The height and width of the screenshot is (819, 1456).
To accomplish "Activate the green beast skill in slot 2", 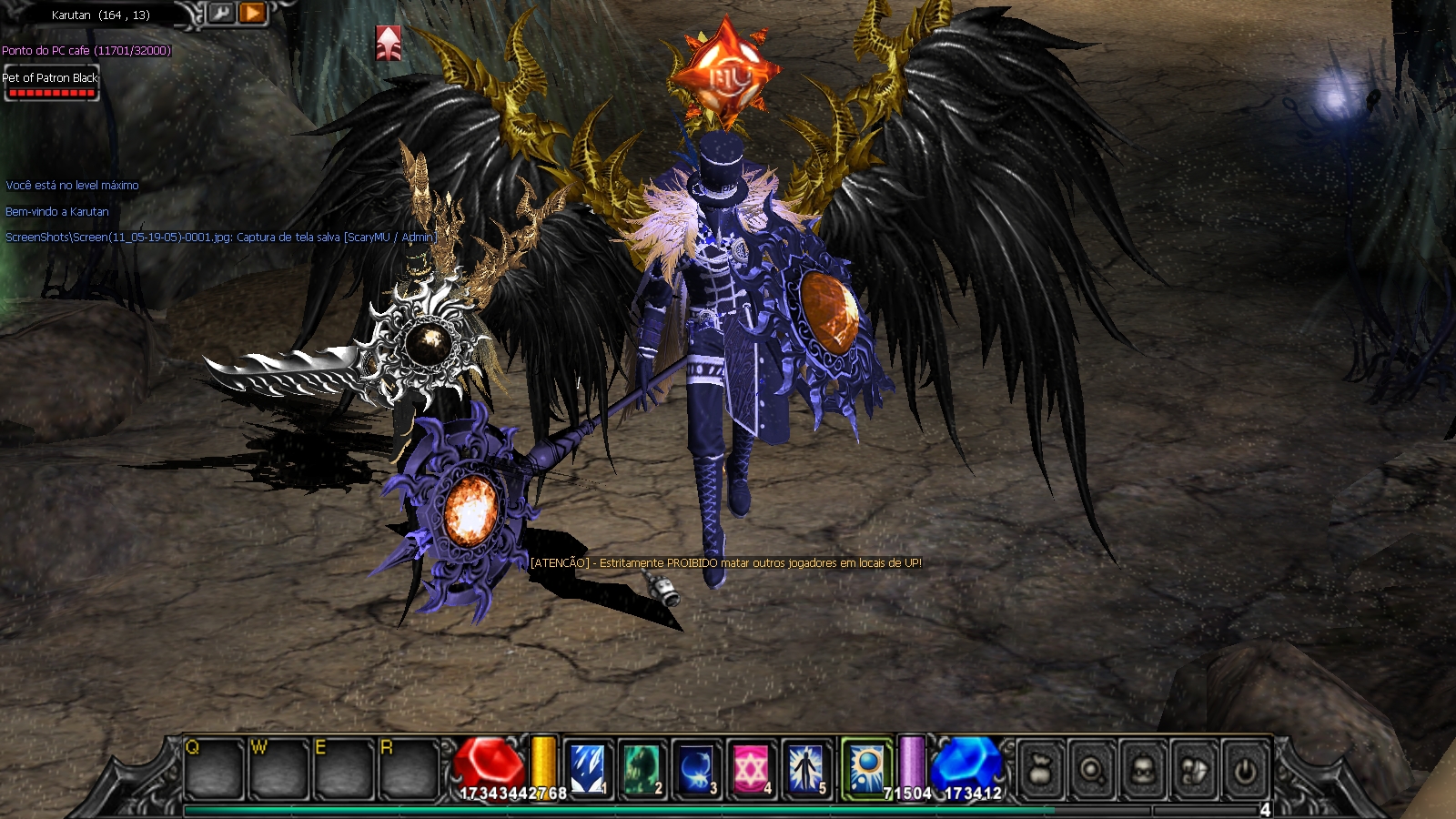I will coord(642,769).
